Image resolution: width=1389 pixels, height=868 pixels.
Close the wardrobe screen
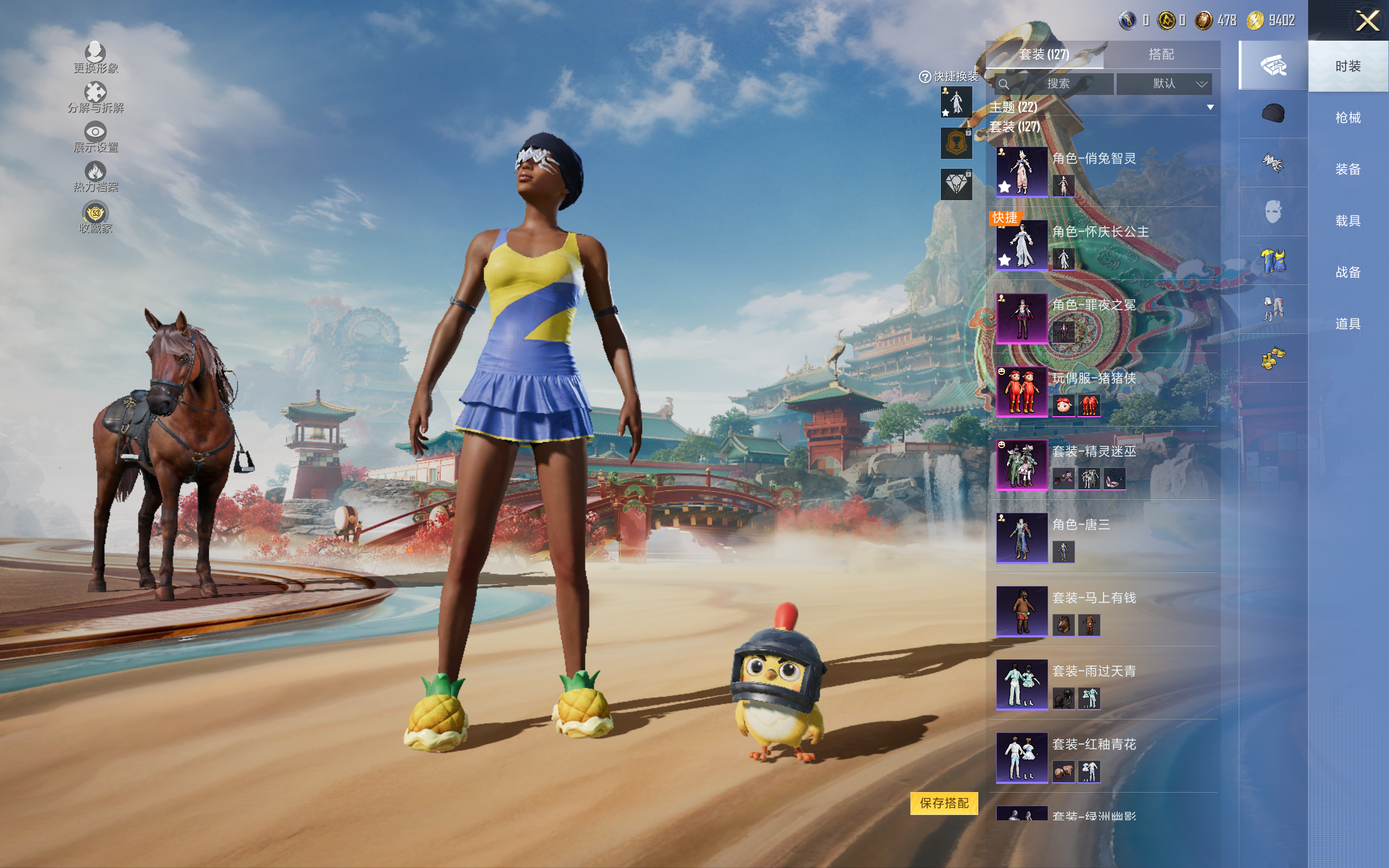[x=1367, y=21]
